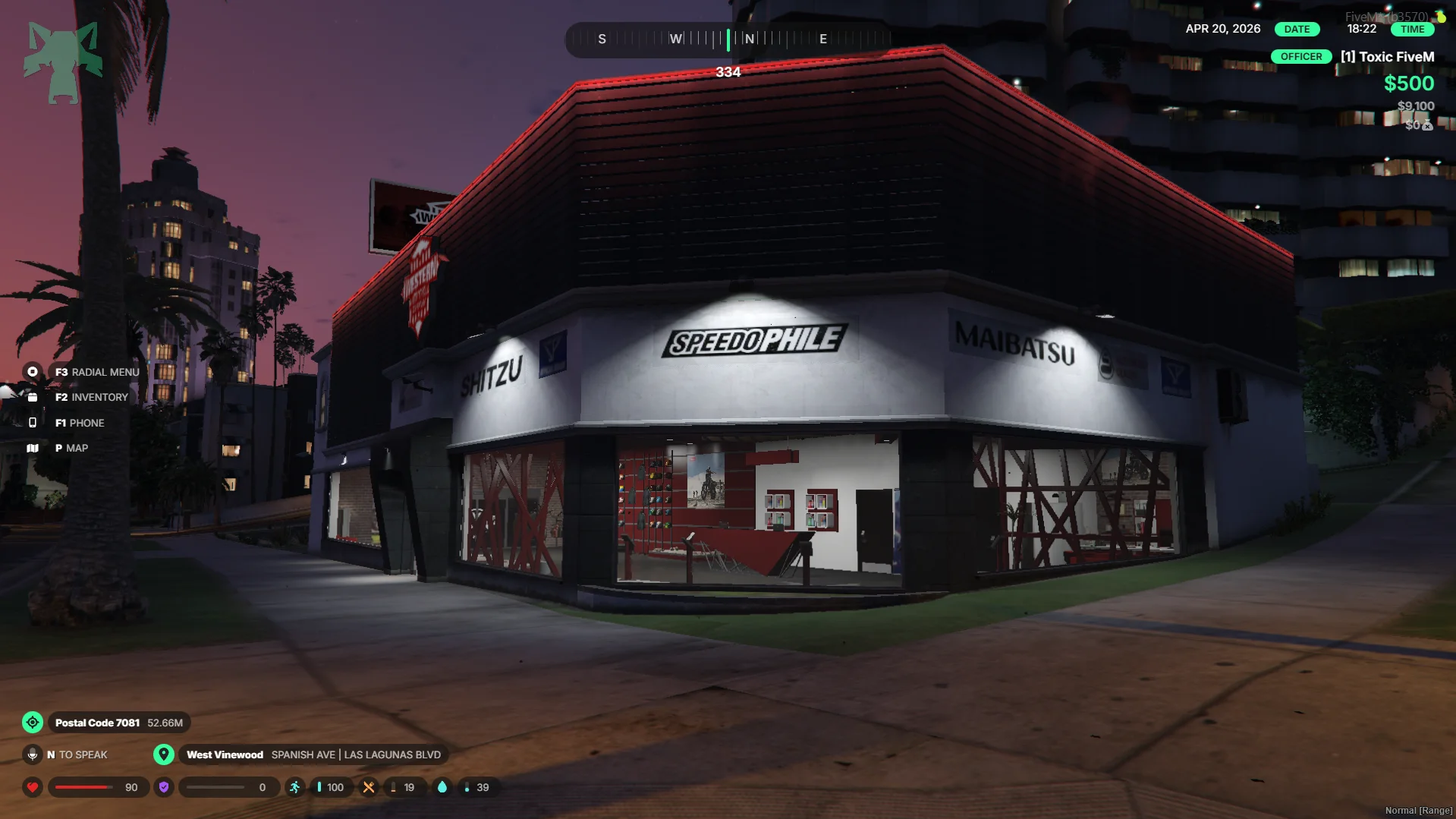The image size is (1456, 819).
Task: Toggle the microphone voice icon
Action: coord(33,754)
